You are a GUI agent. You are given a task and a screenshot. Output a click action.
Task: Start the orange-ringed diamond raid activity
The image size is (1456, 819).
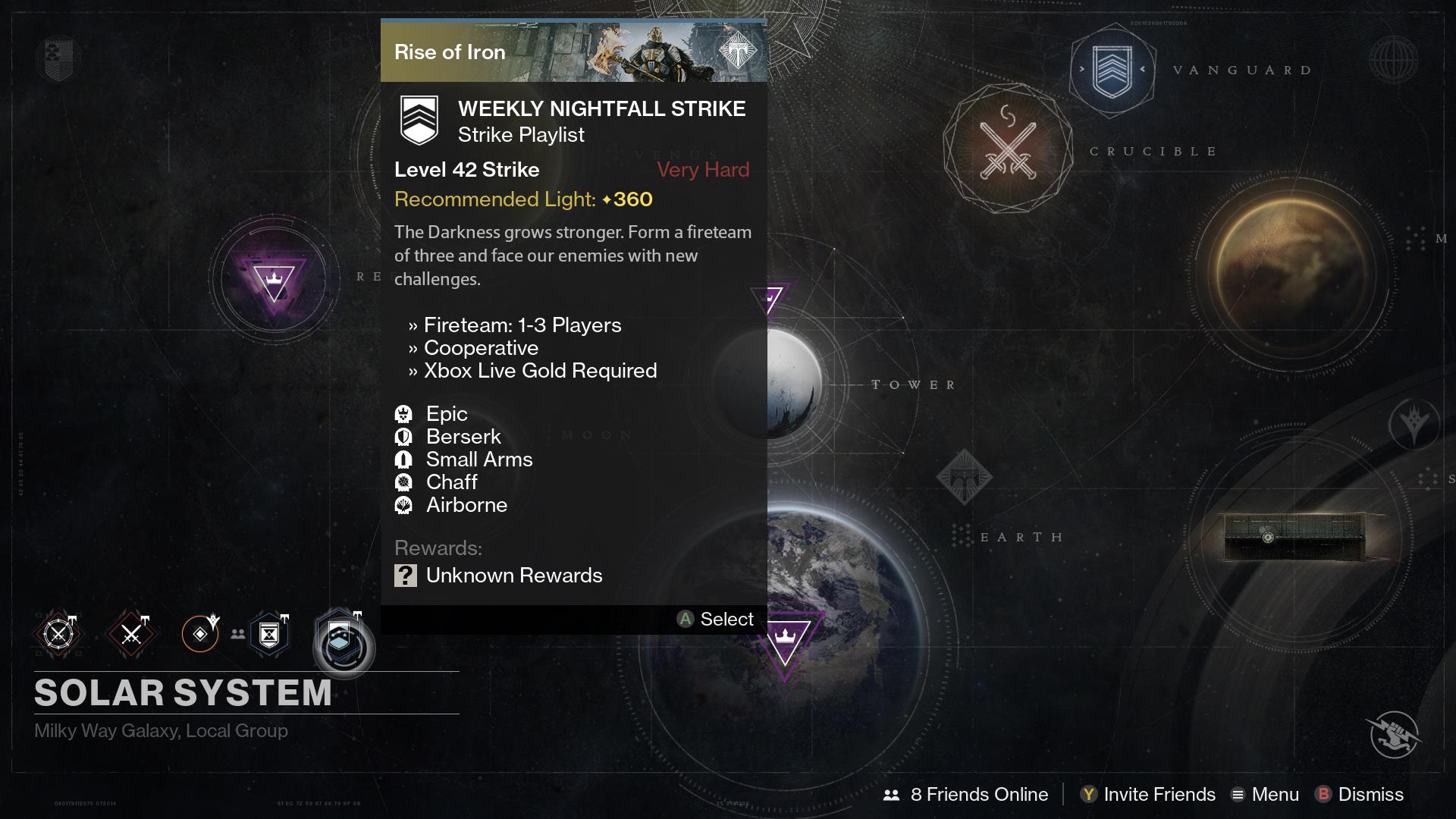[x=200, y=634]
